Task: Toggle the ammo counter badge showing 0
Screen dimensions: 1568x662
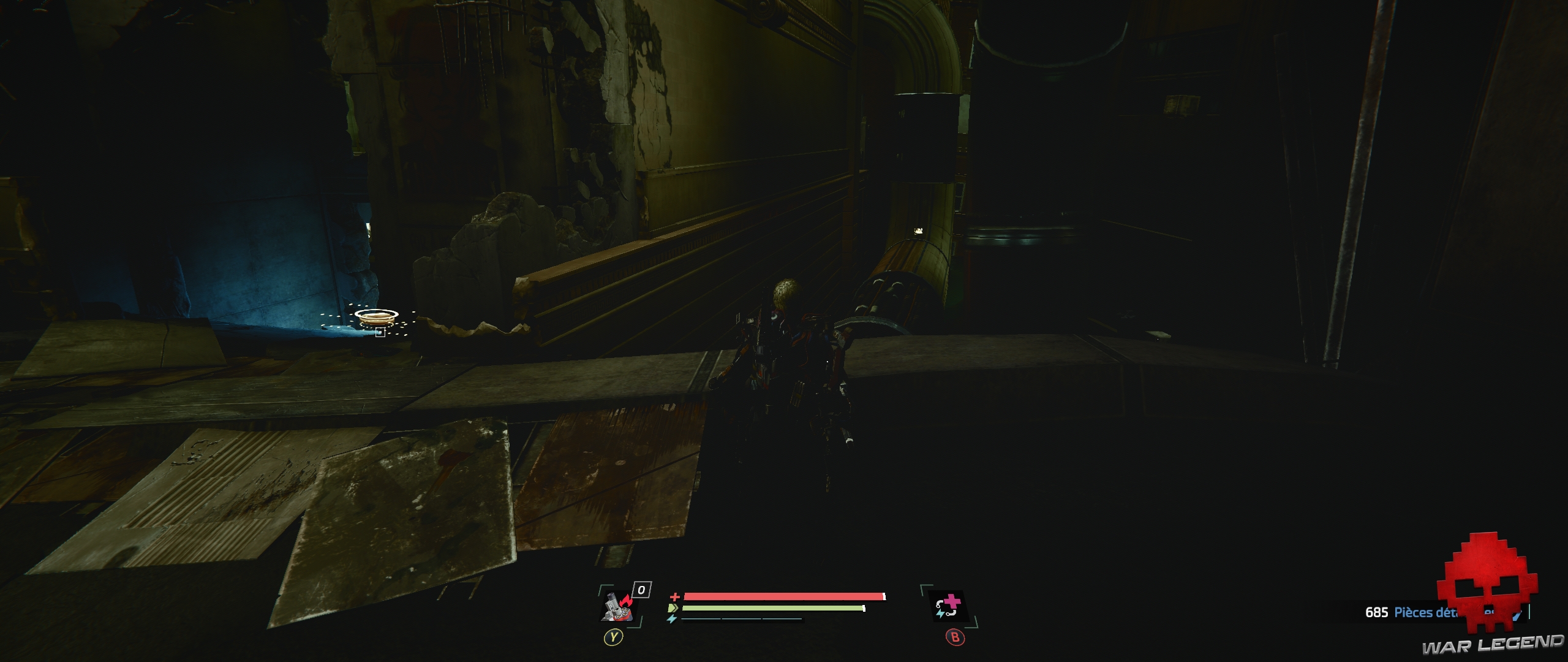Action: click(x=641, y=589)
